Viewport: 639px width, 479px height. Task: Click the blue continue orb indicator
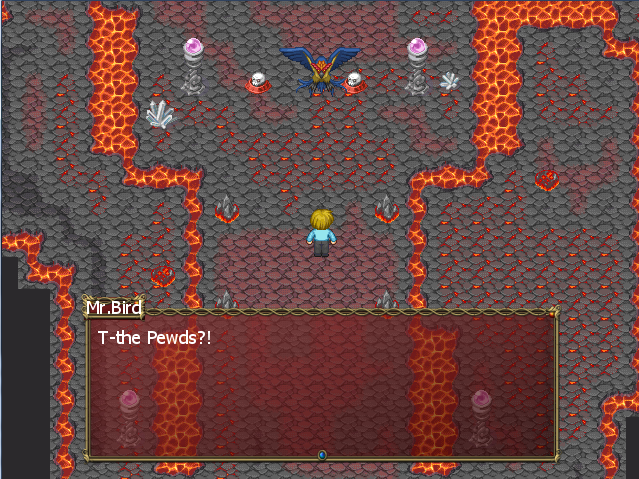click(x=322, y=455)
